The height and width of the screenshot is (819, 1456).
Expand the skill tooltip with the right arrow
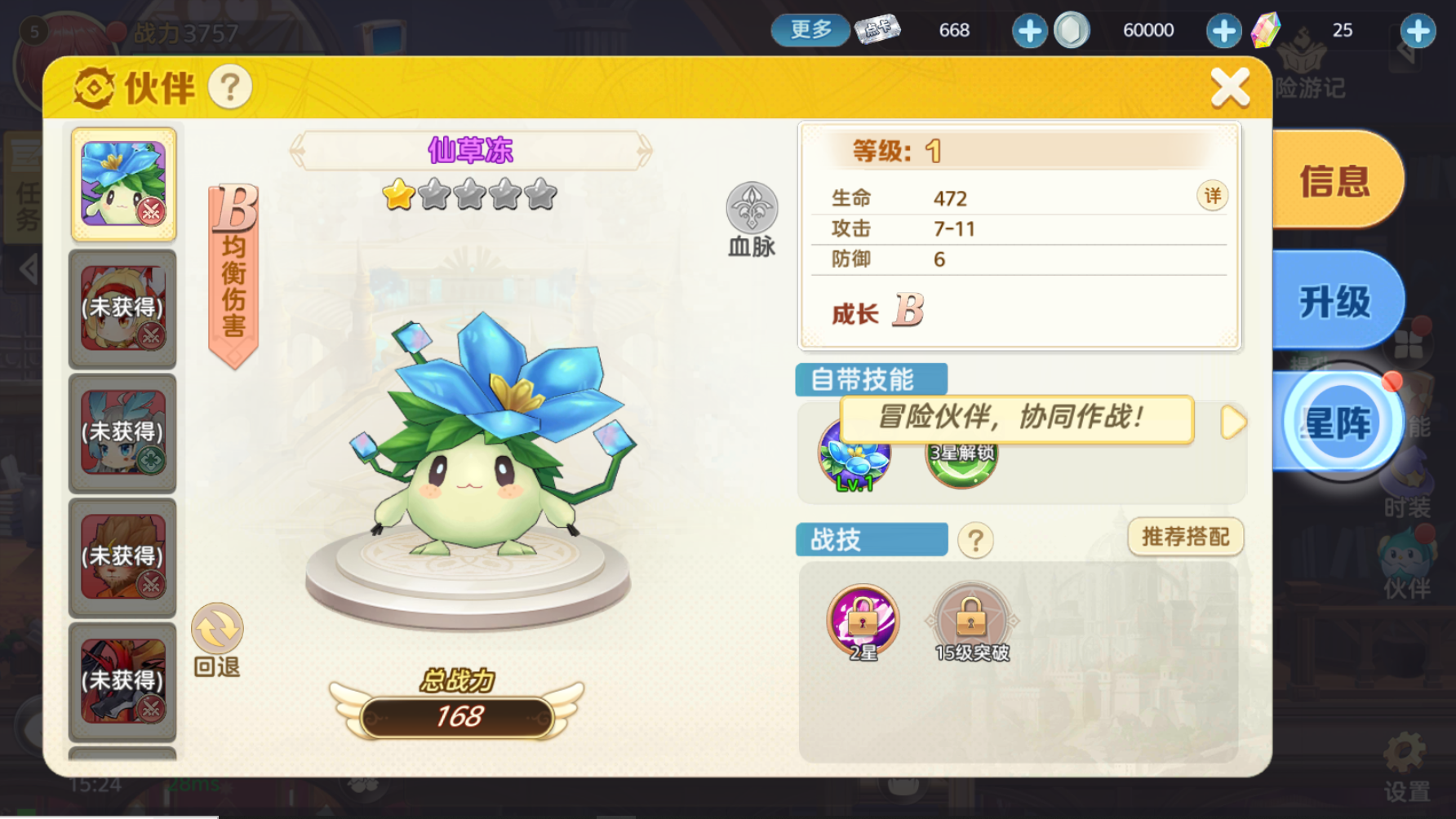point(1234,419)
